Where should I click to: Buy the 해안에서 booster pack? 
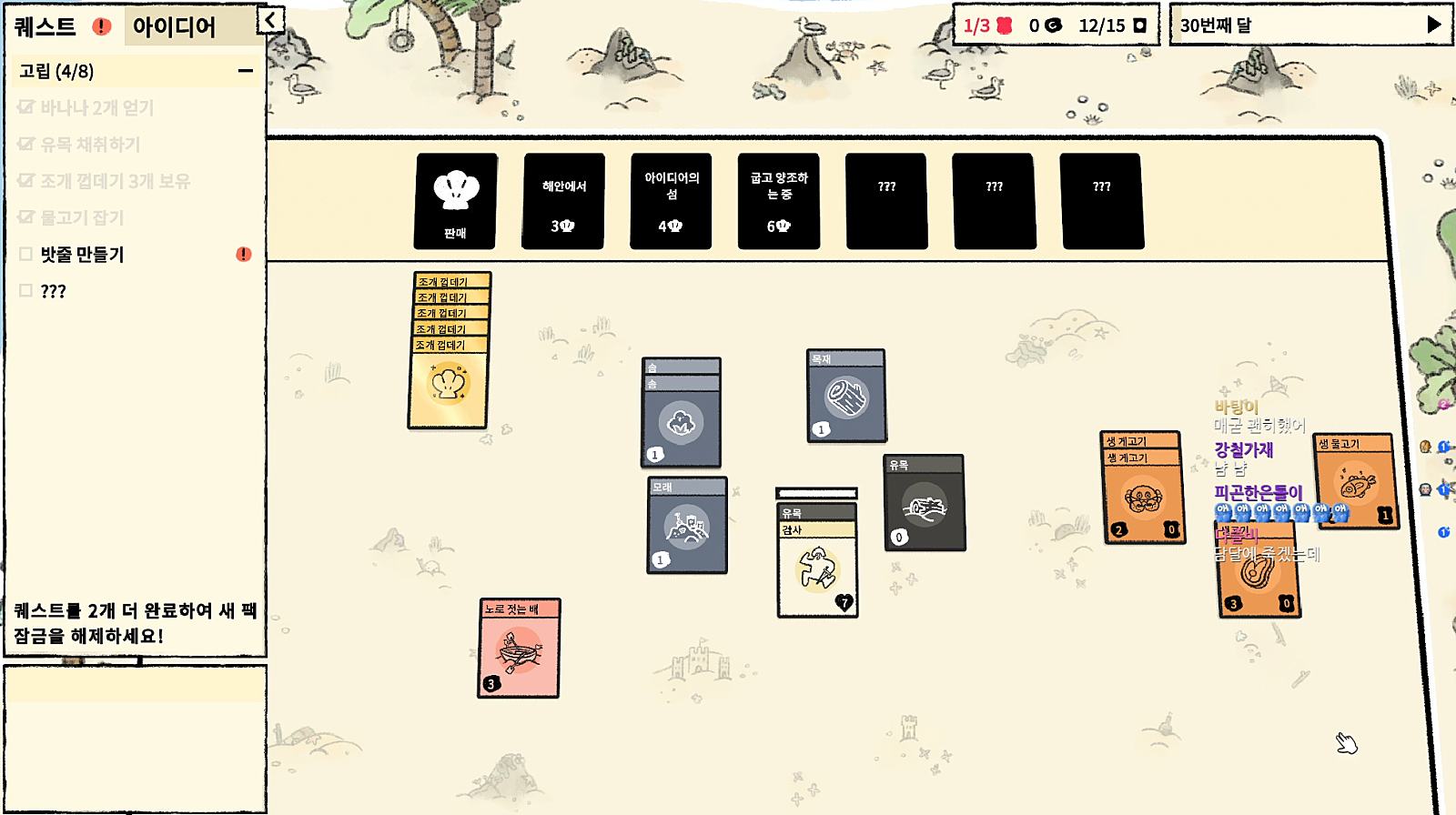point(563,201)
